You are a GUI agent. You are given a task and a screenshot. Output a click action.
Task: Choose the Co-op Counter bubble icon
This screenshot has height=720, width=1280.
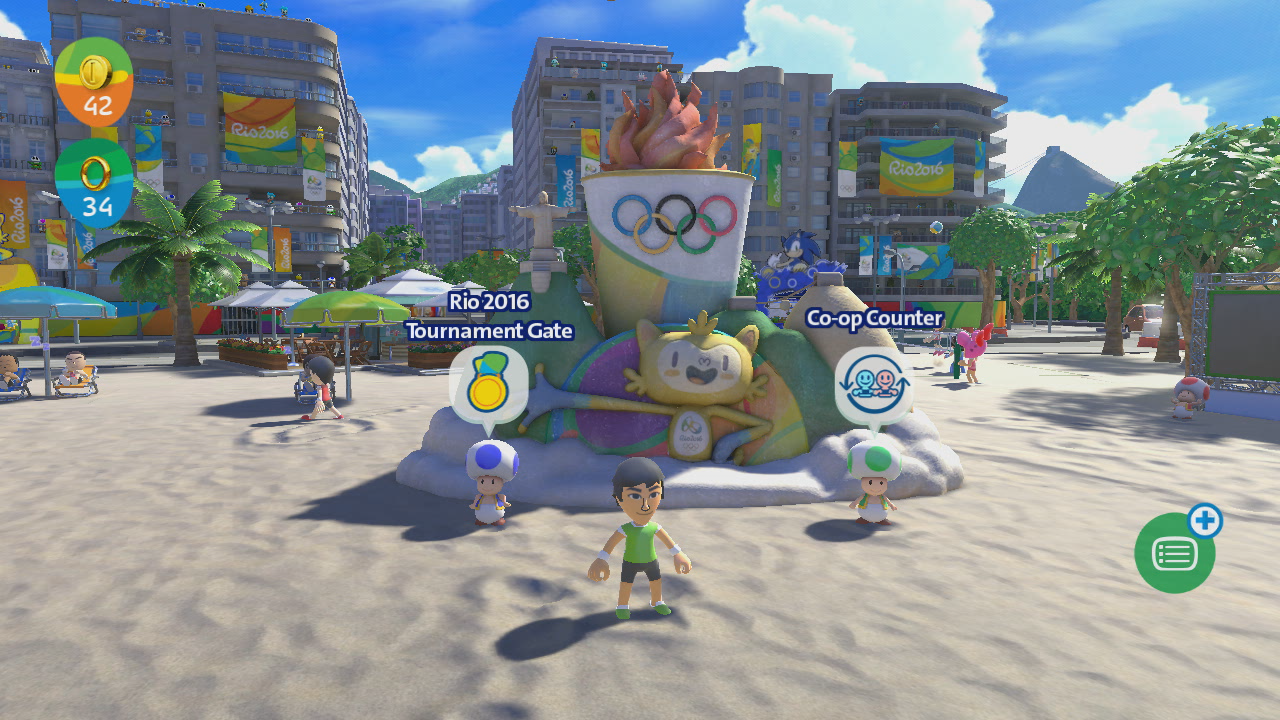pyautogui.click(x=873, y=385)
